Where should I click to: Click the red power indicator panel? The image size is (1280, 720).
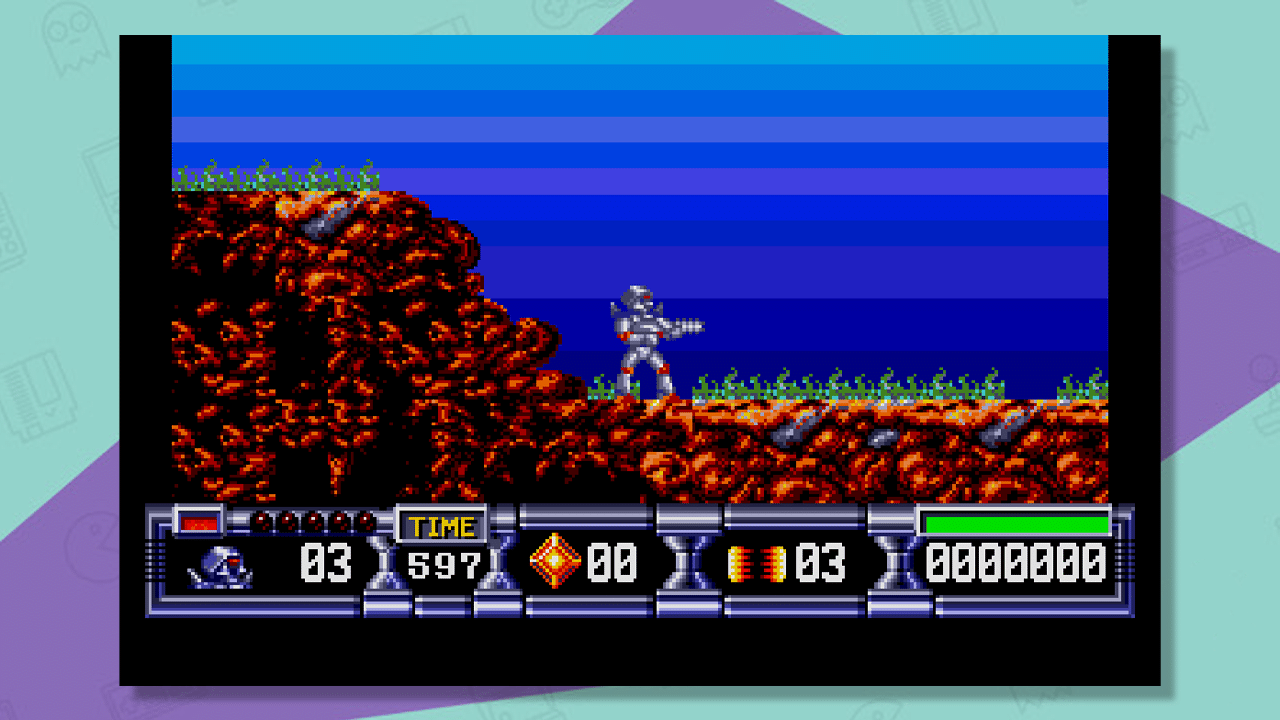(x=196, y=521)
